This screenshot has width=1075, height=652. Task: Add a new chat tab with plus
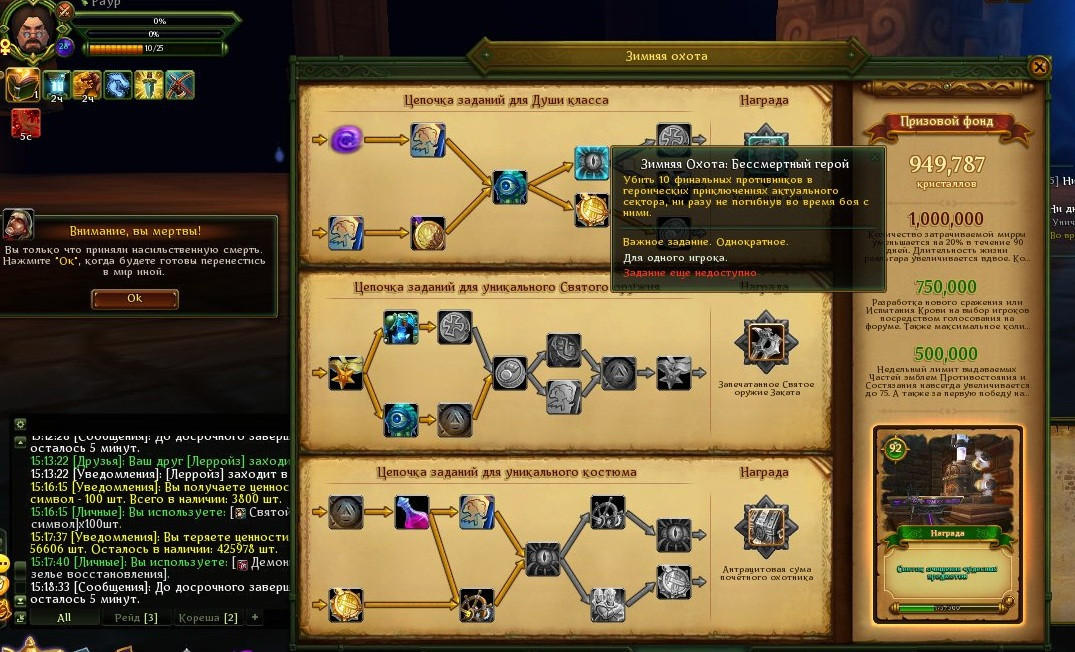(255, 618)
